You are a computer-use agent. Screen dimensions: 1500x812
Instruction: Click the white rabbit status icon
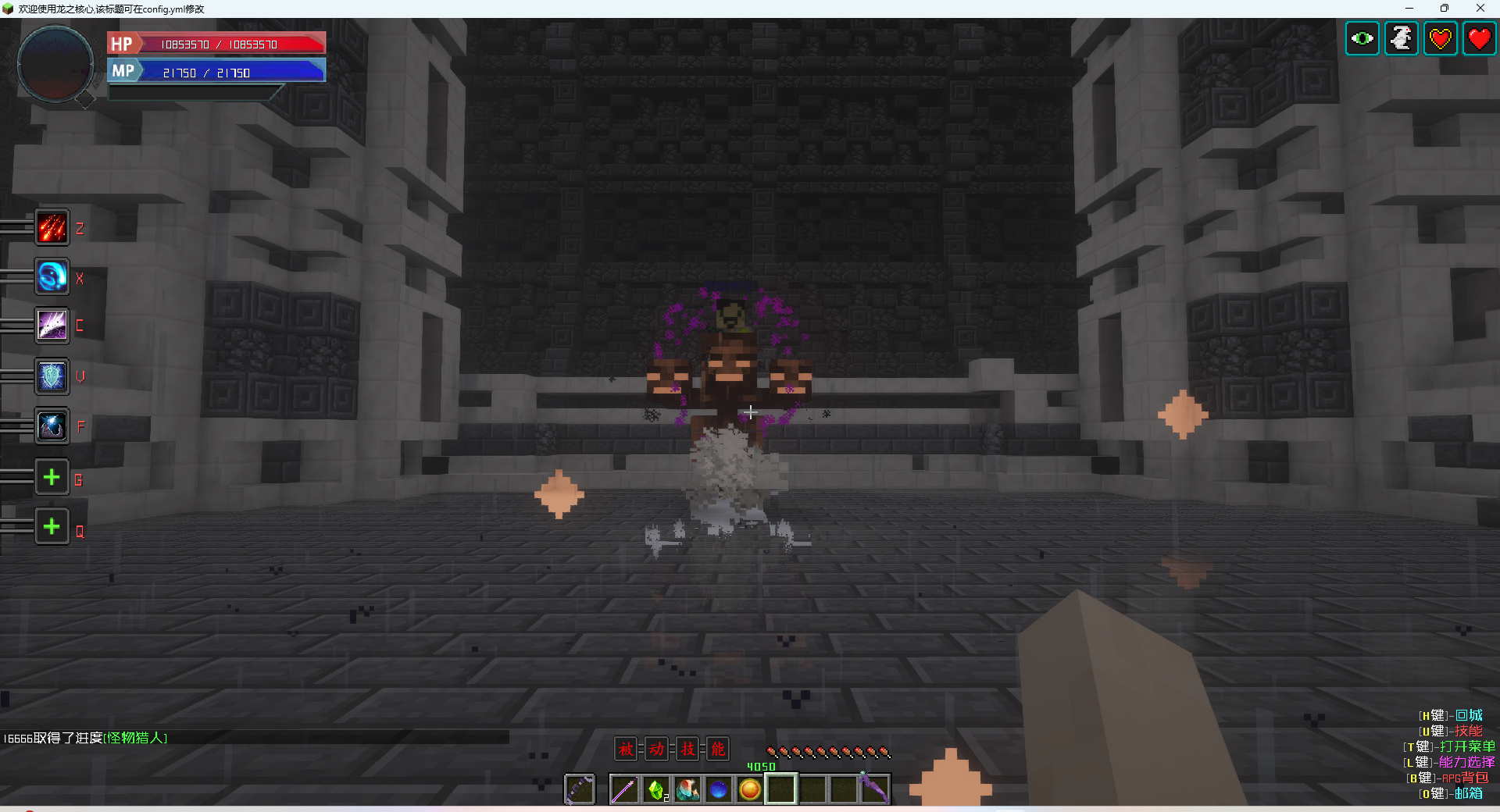[1402, 38]
